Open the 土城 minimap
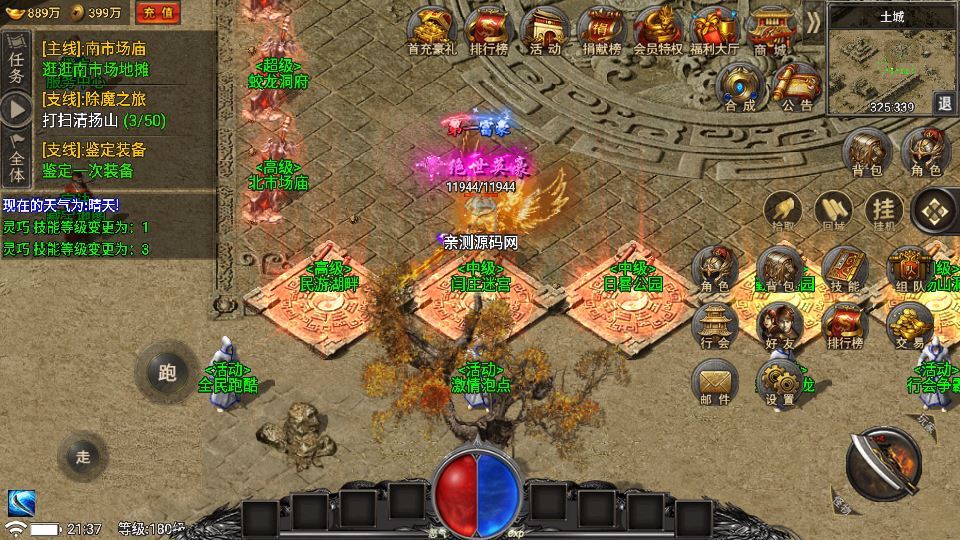The image size is (960, 540). pyautogui.click(x=885, y=62)
